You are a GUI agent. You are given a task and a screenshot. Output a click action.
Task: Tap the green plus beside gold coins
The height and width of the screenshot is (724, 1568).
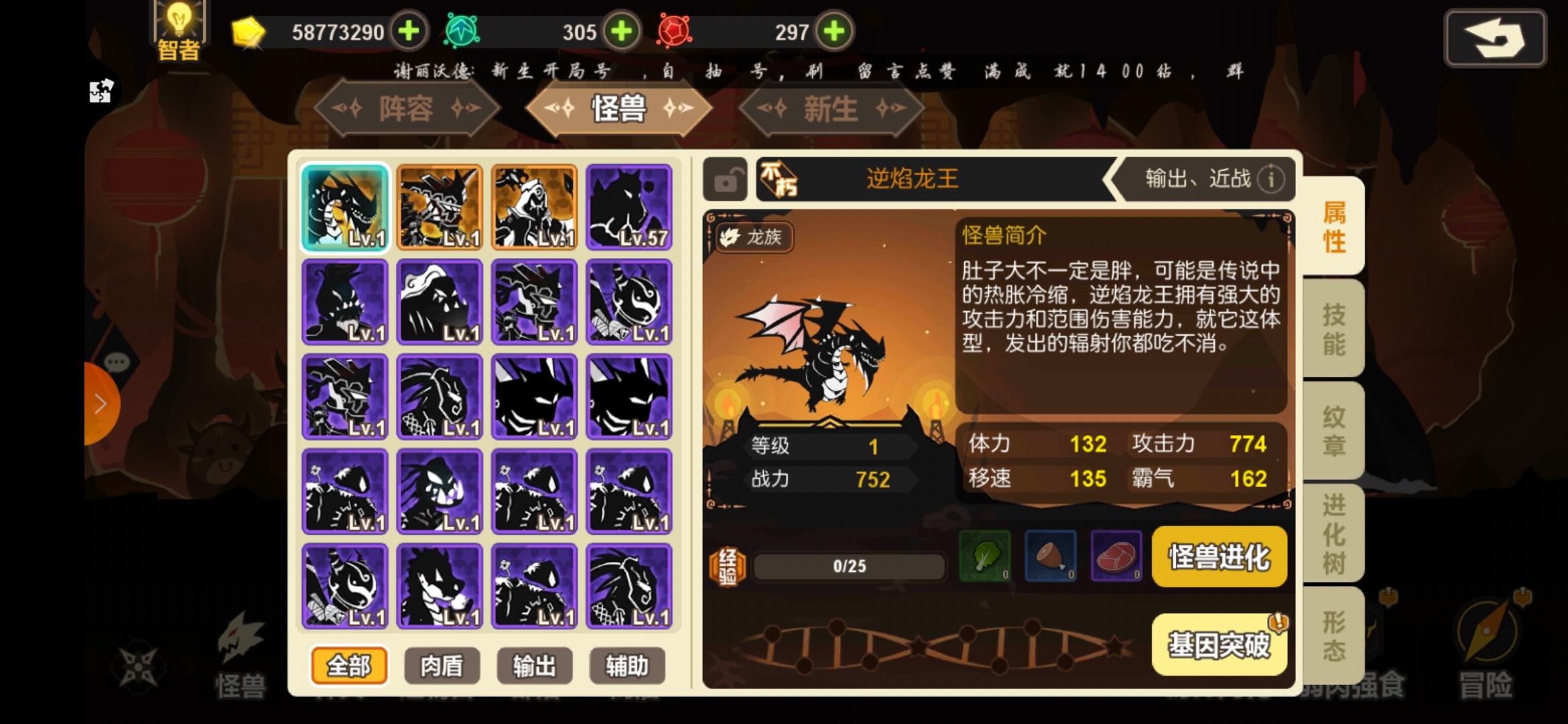[408, 32]
